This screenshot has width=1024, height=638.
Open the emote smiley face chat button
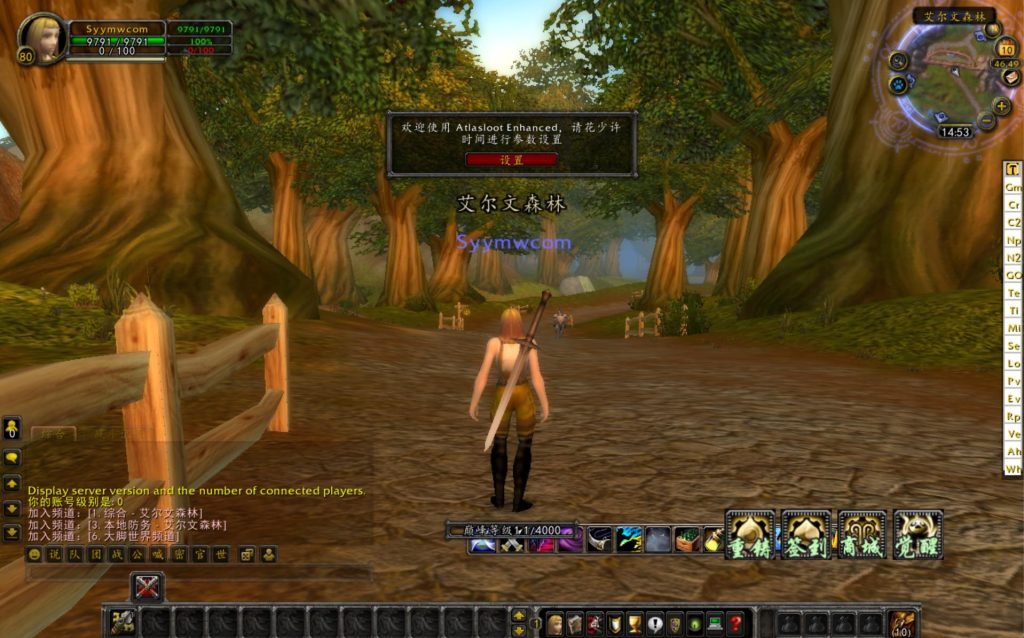pyautogui.click(x=34, y=554)
